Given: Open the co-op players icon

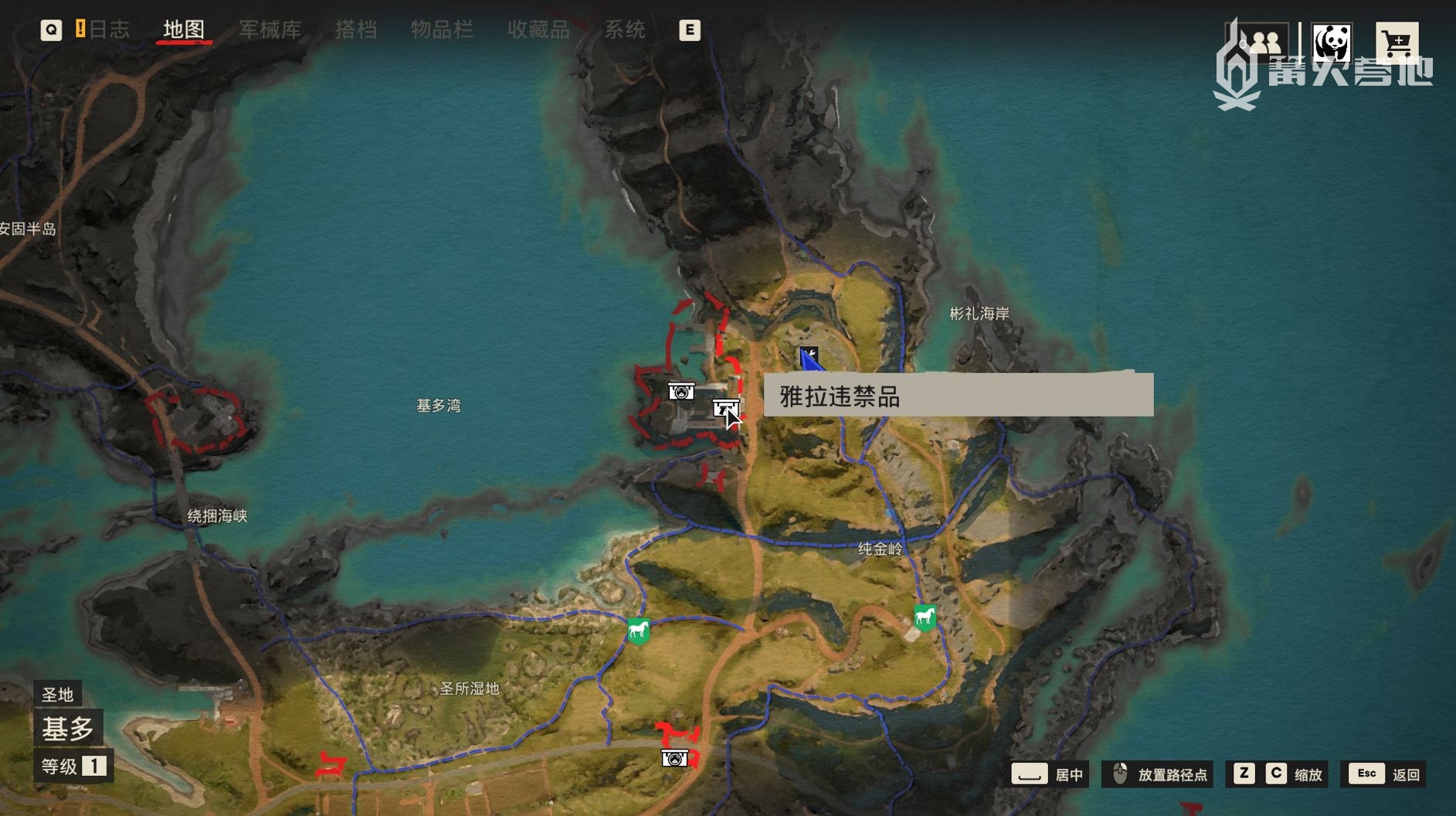Looking at the screenshot, I should (1263, 42).
